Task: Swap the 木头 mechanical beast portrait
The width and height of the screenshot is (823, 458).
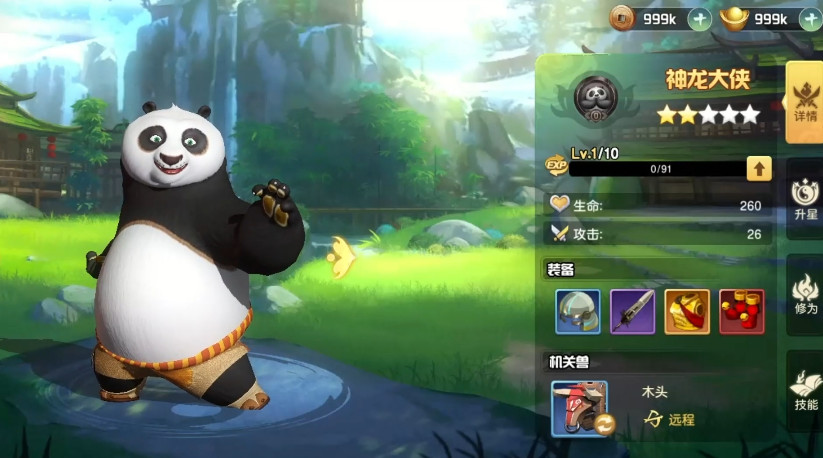Action: click(x=579, y=408)
